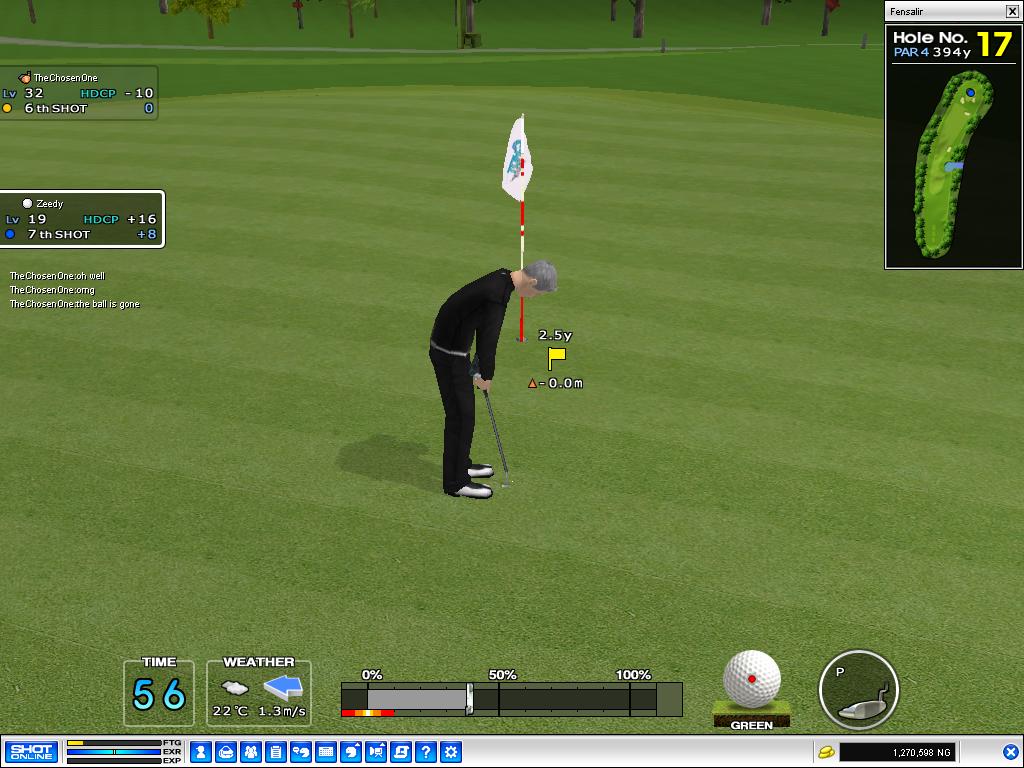1024x768 pixels.
Task: Click the camera view toolbar icon
Action: pyautogui.click(x=376, y=751)
